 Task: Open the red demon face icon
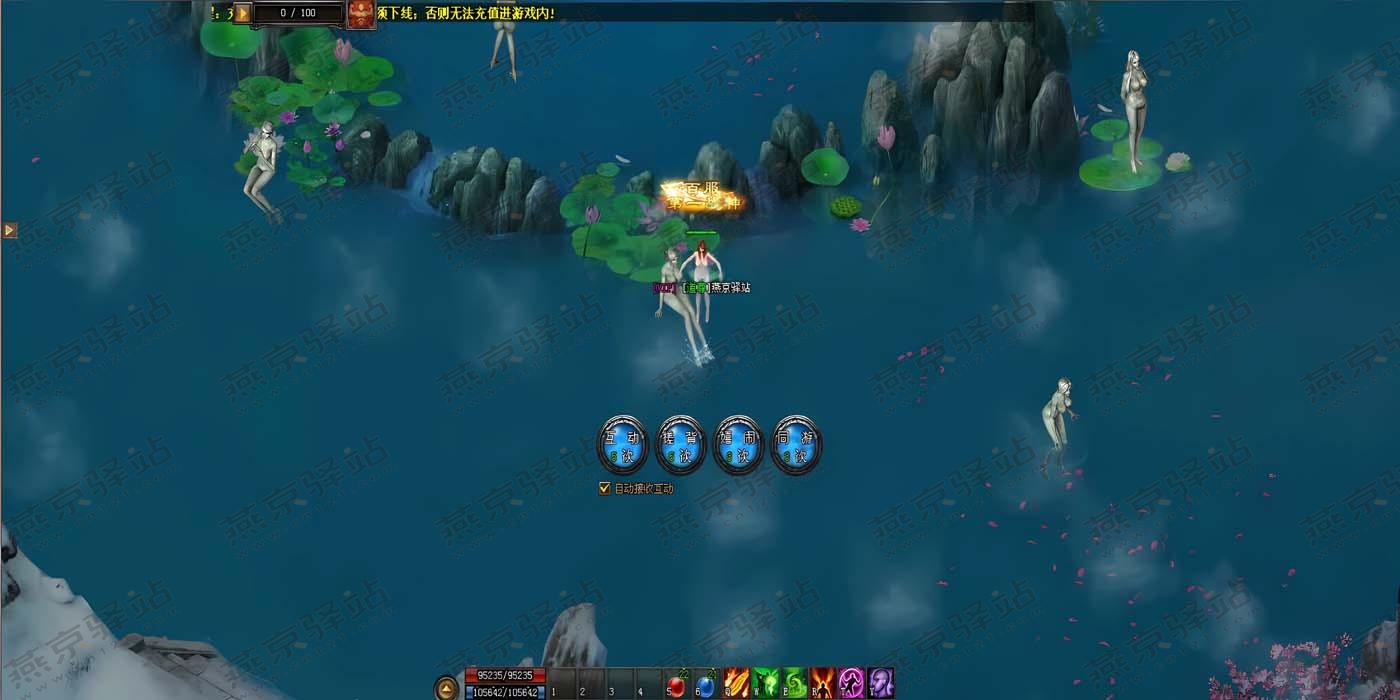[361, 13]
